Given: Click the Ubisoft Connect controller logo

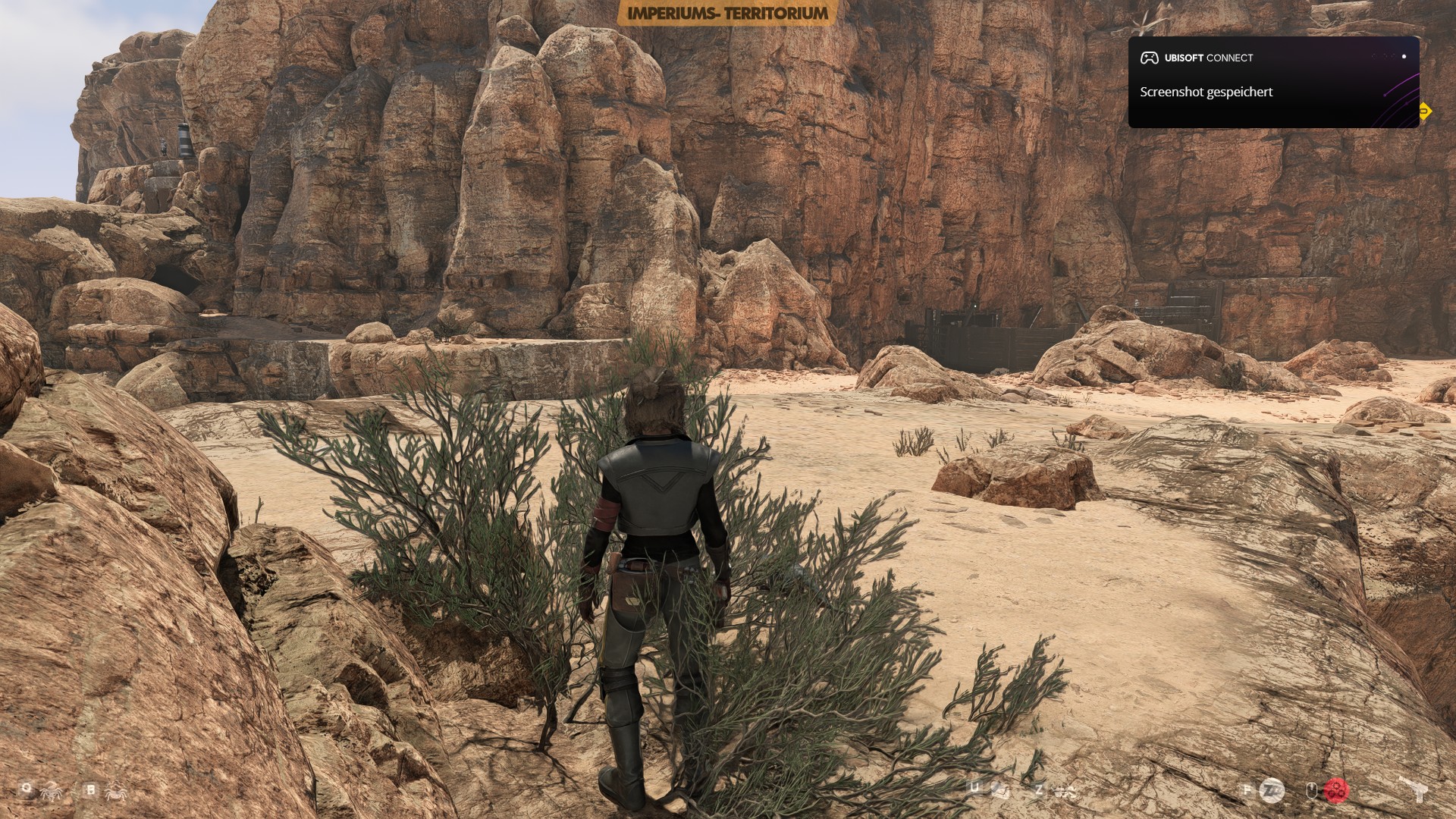Looking at the screenshot, I should (x=1150, y=58).
